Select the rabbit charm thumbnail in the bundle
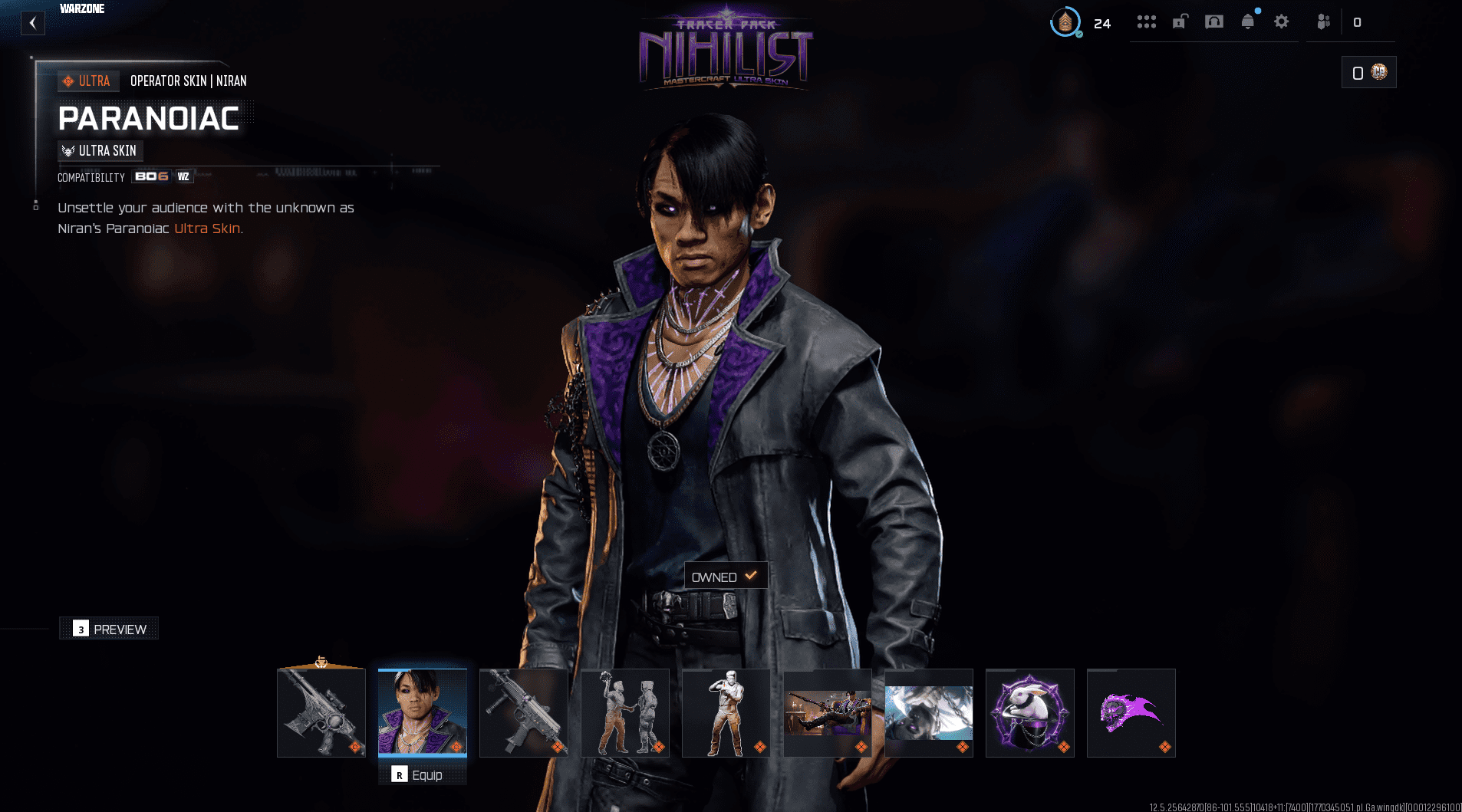Image resolution: width=1462 pixels, height=812 pixels. (1029, 712)
